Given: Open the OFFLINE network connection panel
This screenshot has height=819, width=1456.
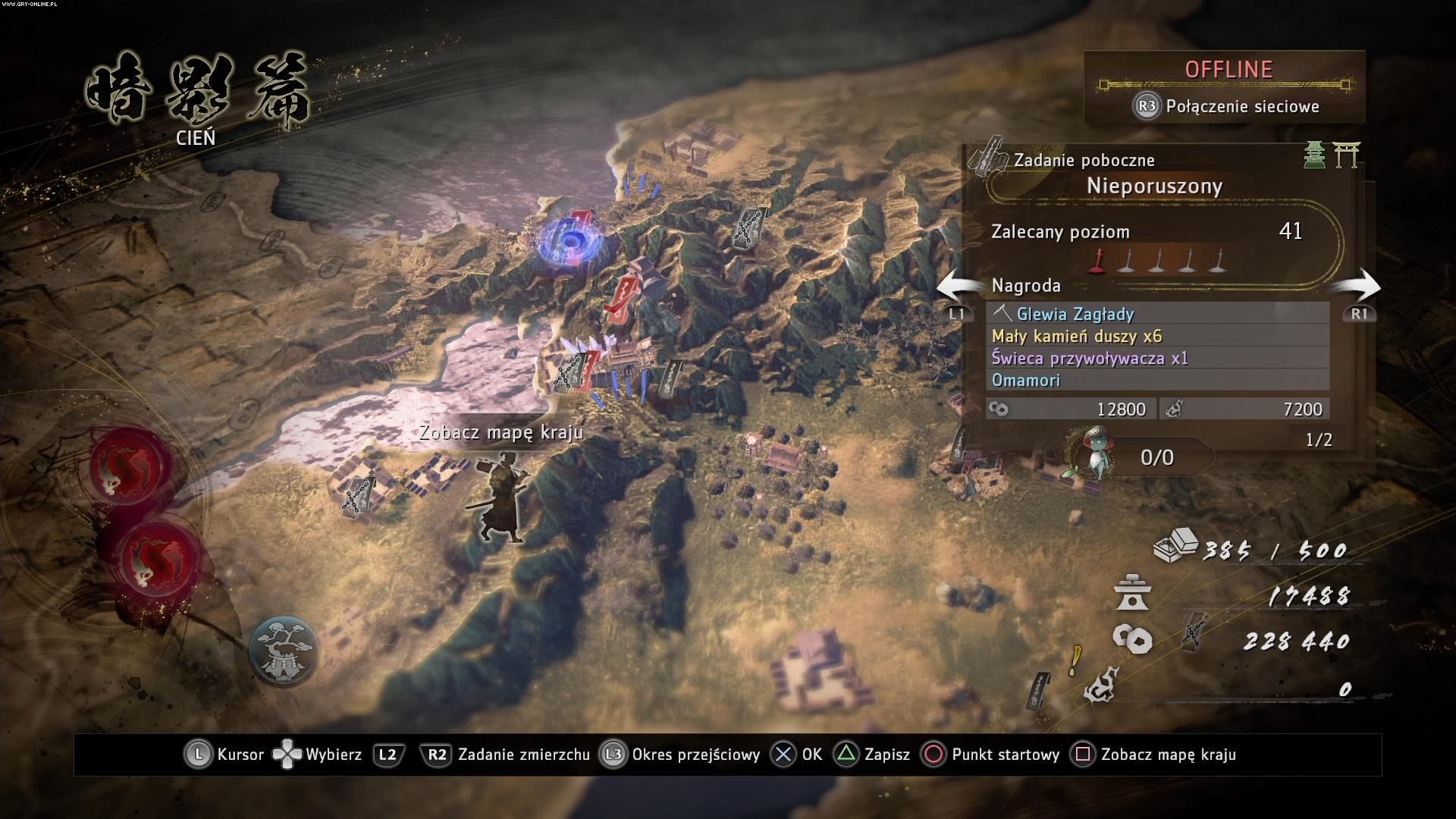Looking at the screenshot, I should [1225, 86].
